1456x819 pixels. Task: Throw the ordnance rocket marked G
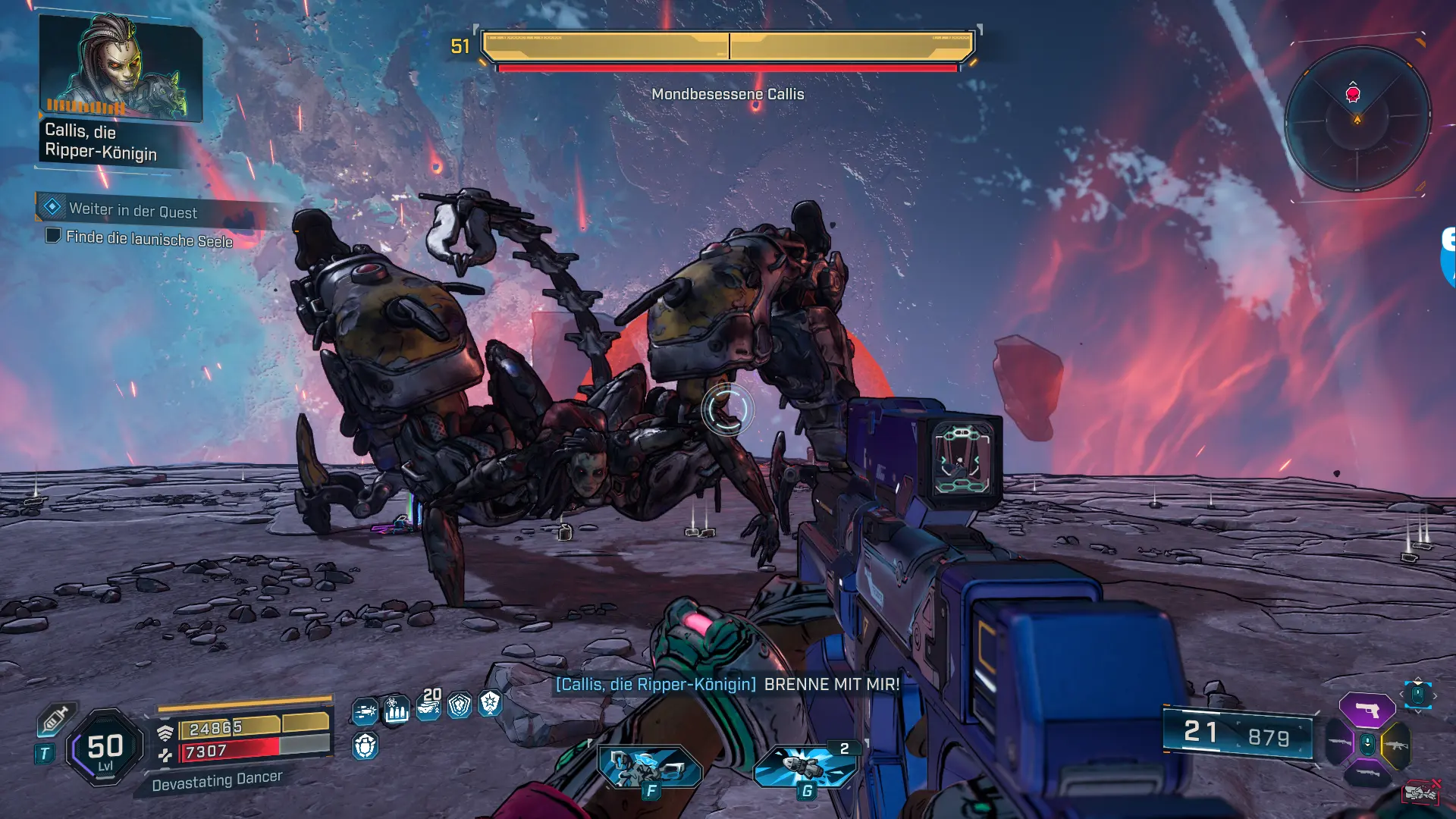[x=806, y=766]
